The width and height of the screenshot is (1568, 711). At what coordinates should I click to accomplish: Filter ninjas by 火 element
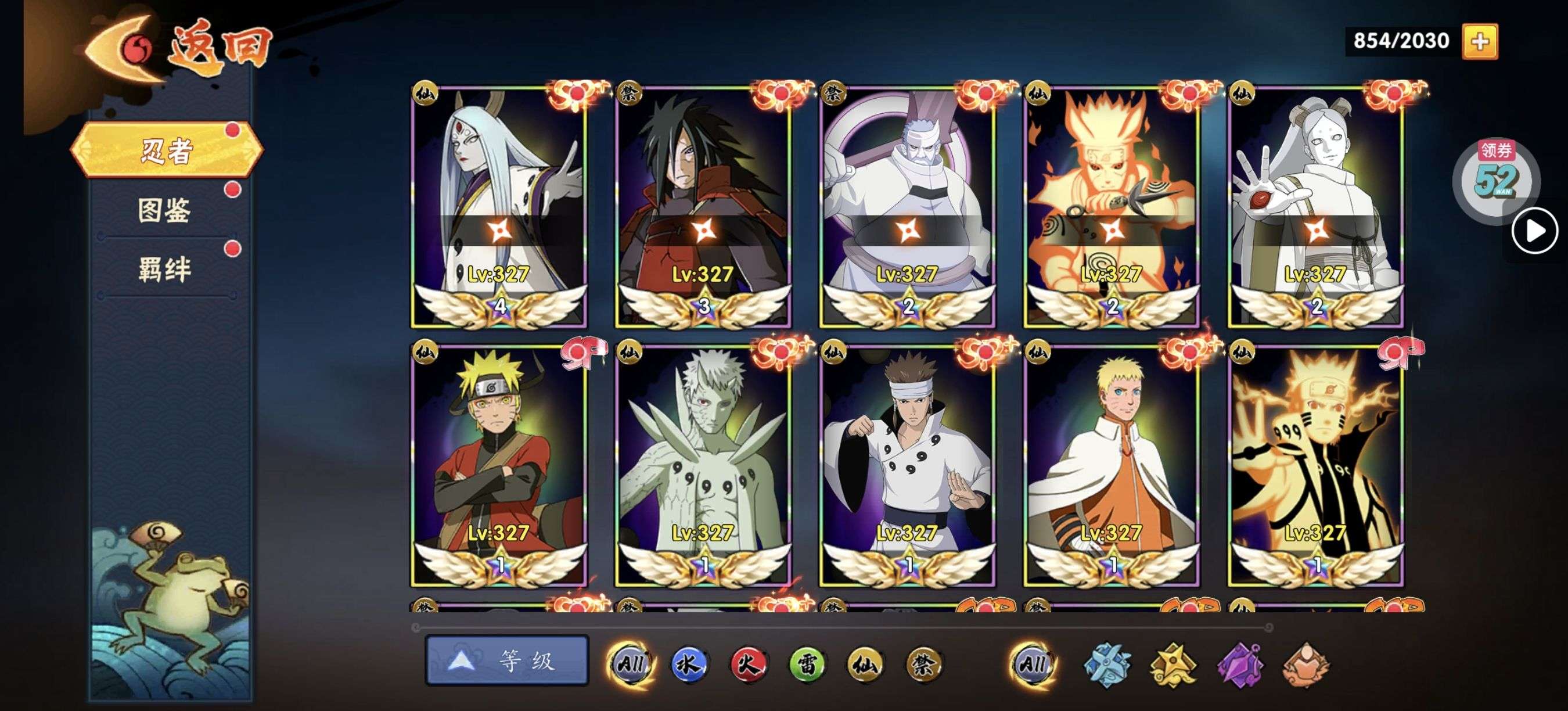[x=748, y=663]
